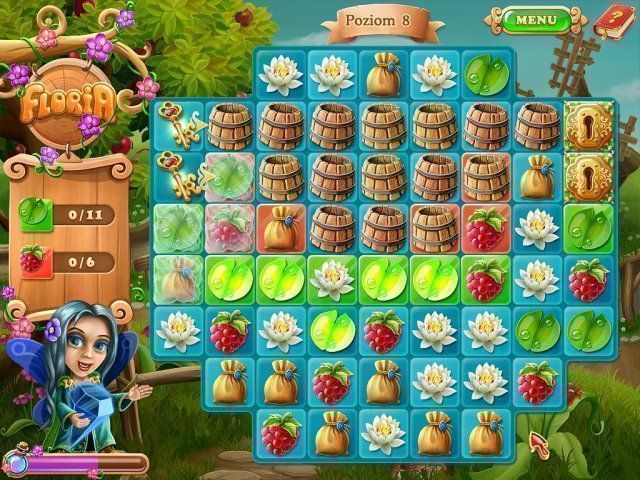The width and height of the screenshot is (640, 480).
Task: Pick the sack on the red tile
Action: pyautogui.click(x=282, y=228)
